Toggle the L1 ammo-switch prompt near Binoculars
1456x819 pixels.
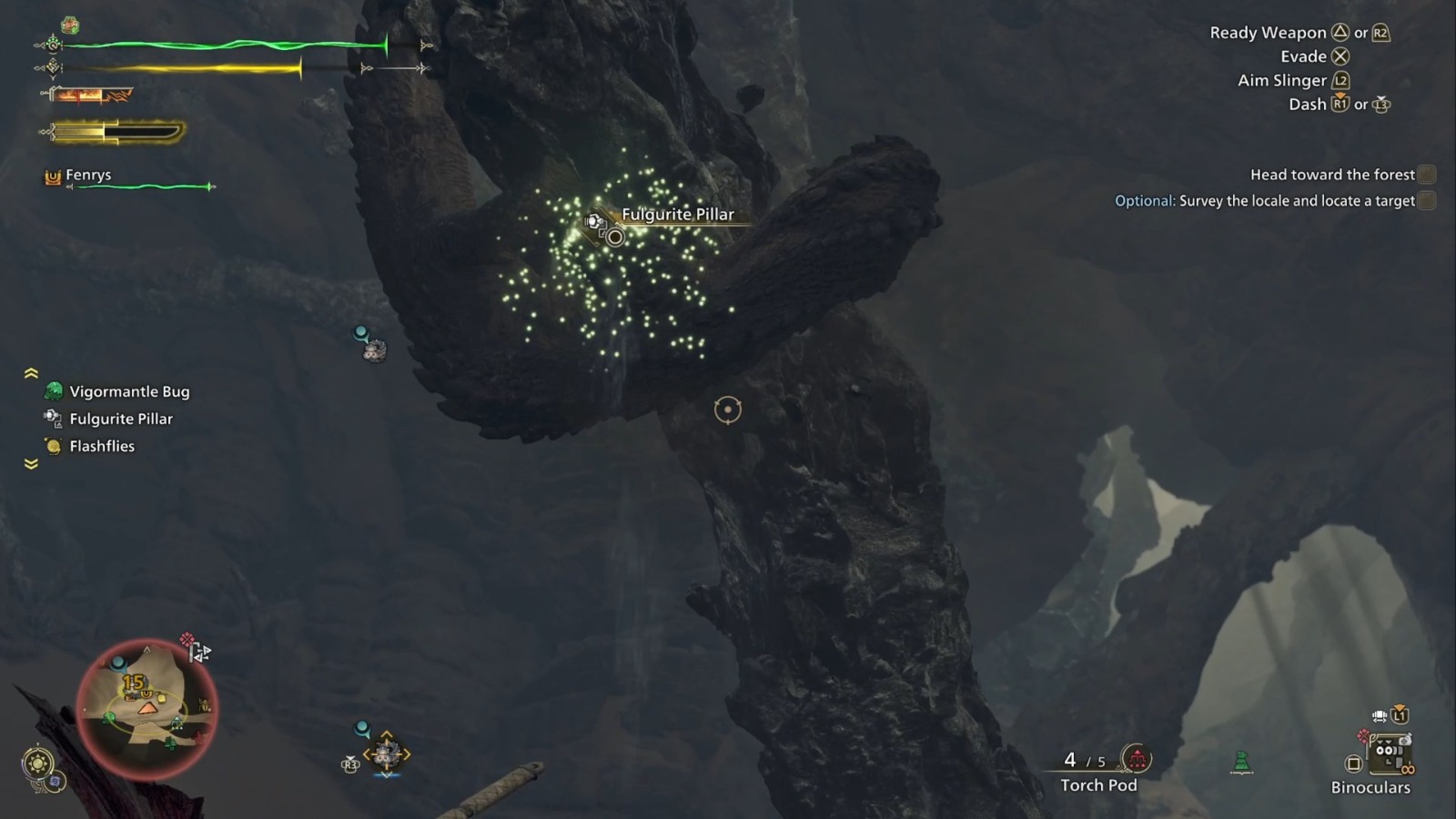click(x=1399, y=716)
